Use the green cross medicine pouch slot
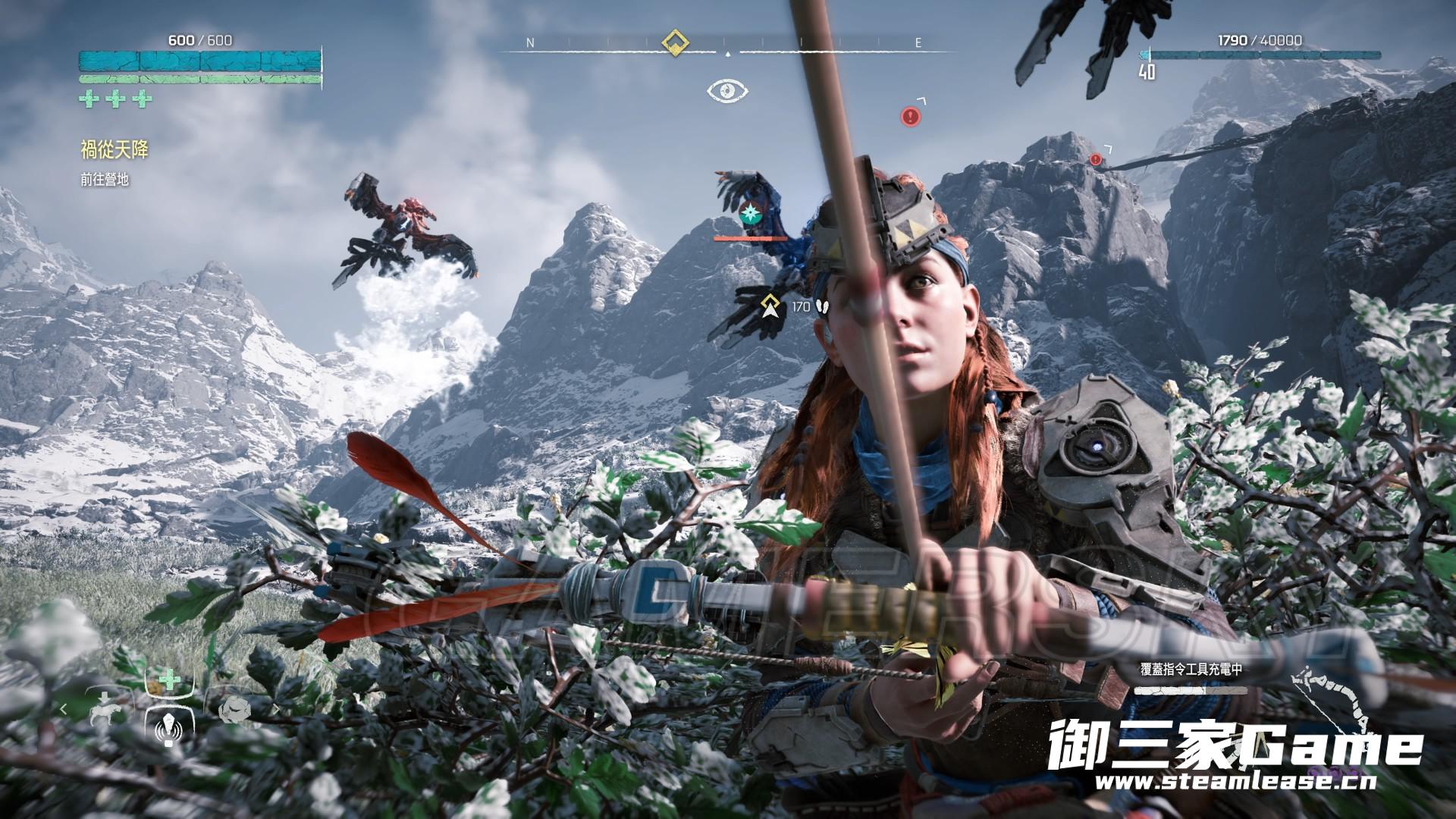 click(x=169, y=679)
